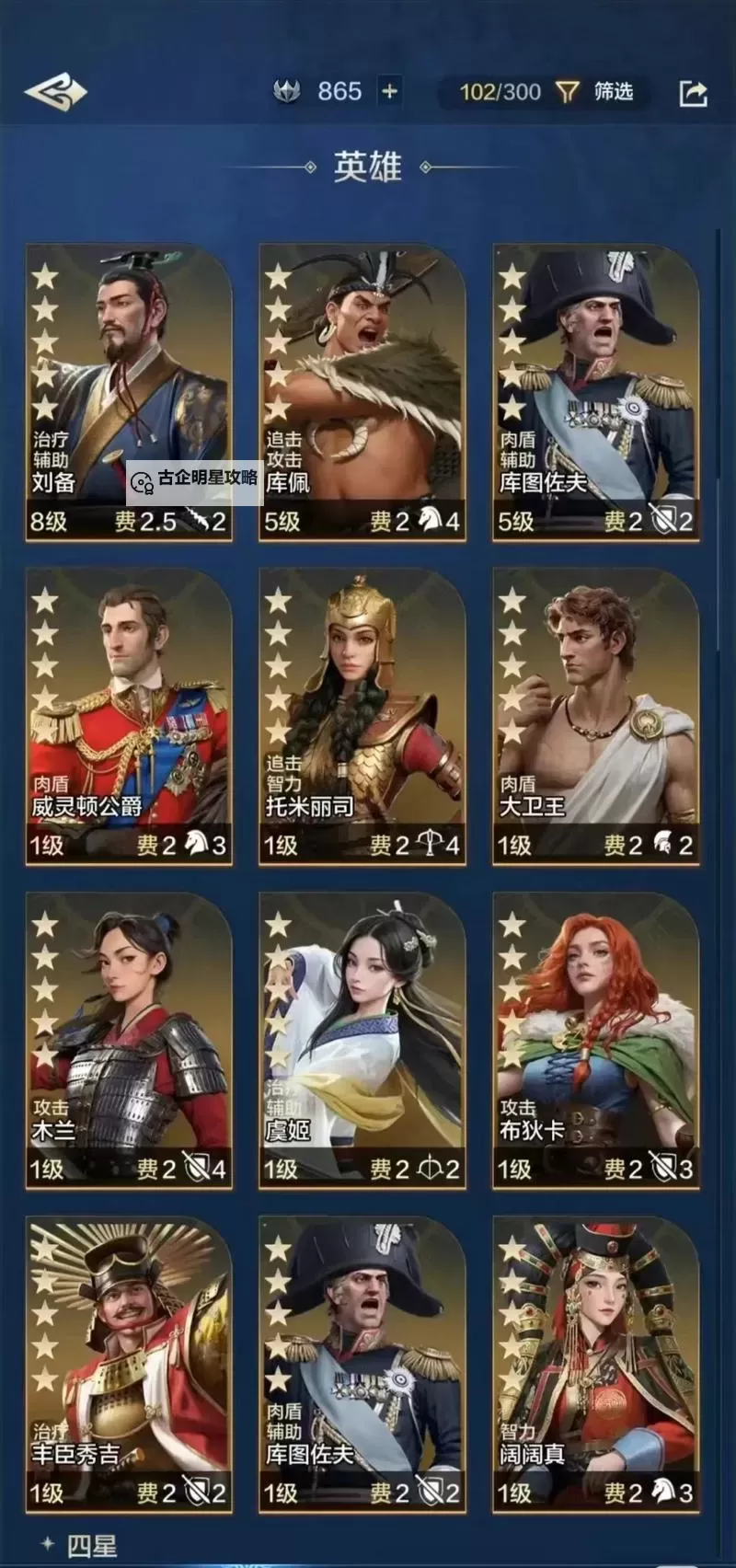Choose the 布狄卡 hero card

pos(596,1040)
